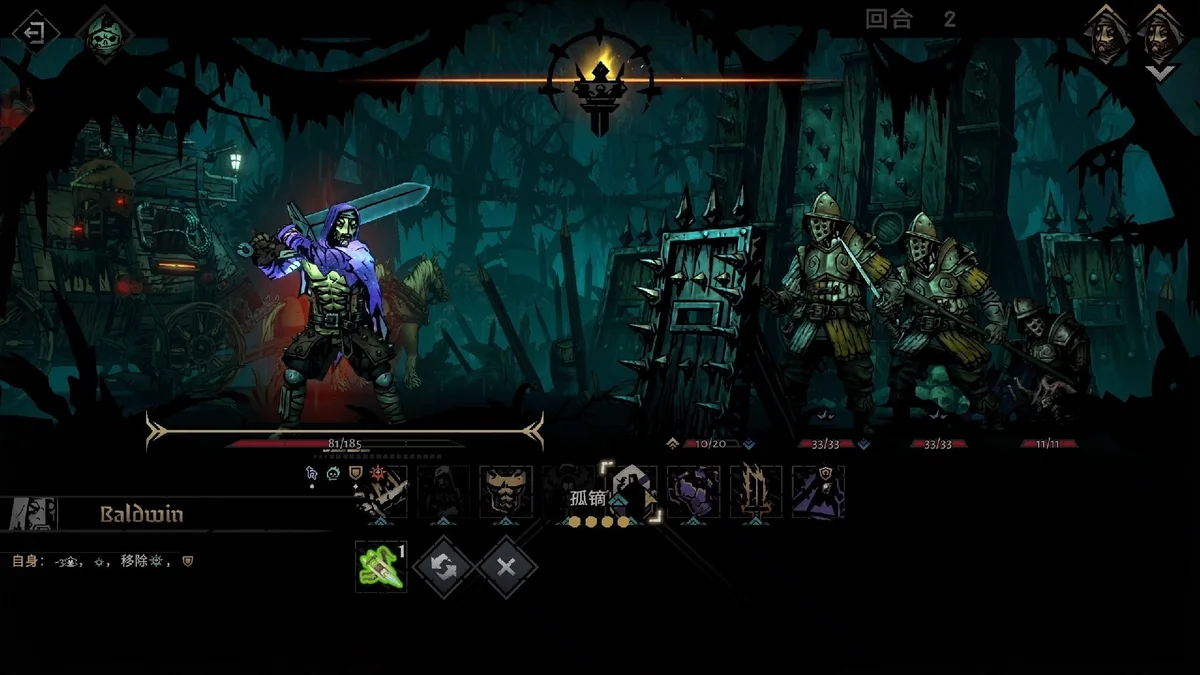Choose the thorned sword skill
Image resolution: width=1200 pixels, height=675 pixels.
click(x=756, y=492)
